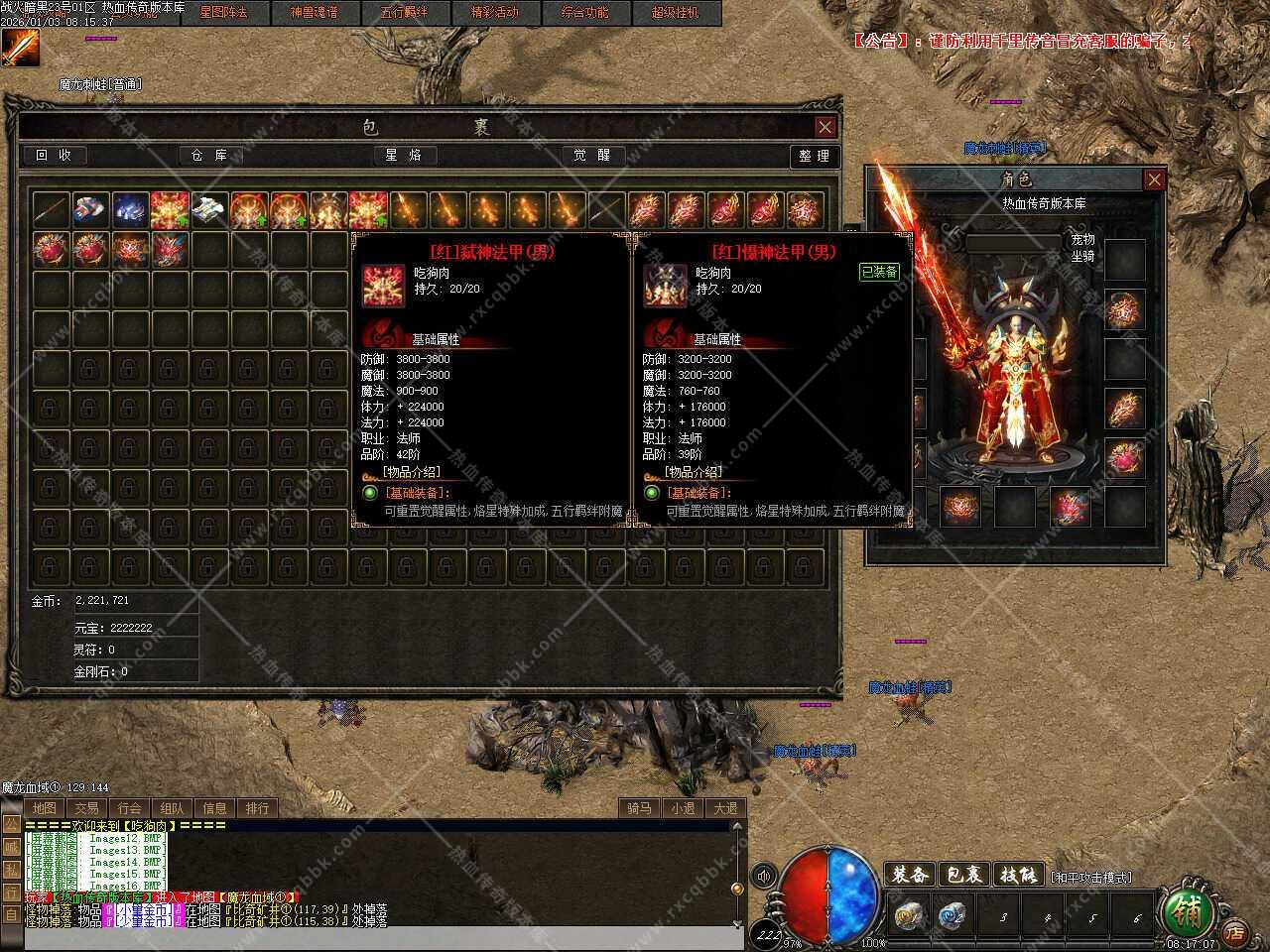The width and height of the screenshot is (1270, 952).
Task: Open the round green 铺 shop button
Action: (x=1186, y=909)
